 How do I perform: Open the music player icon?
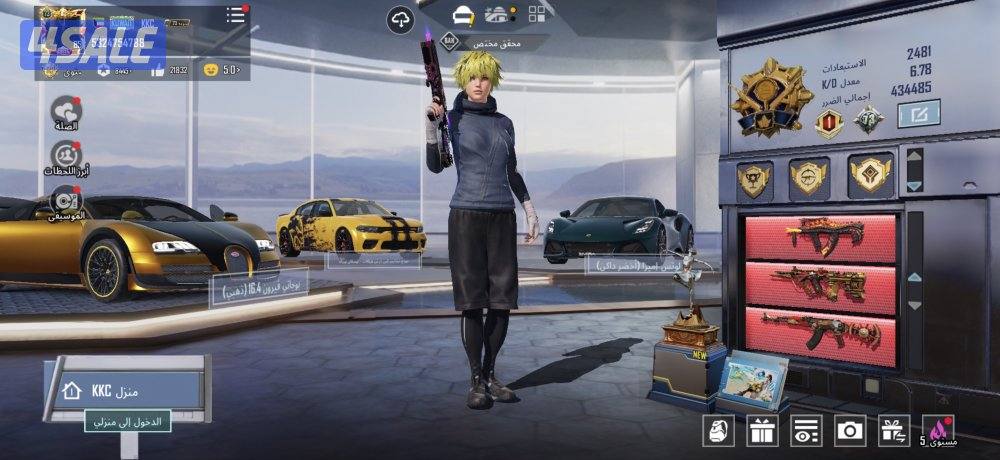pos(66,200)
